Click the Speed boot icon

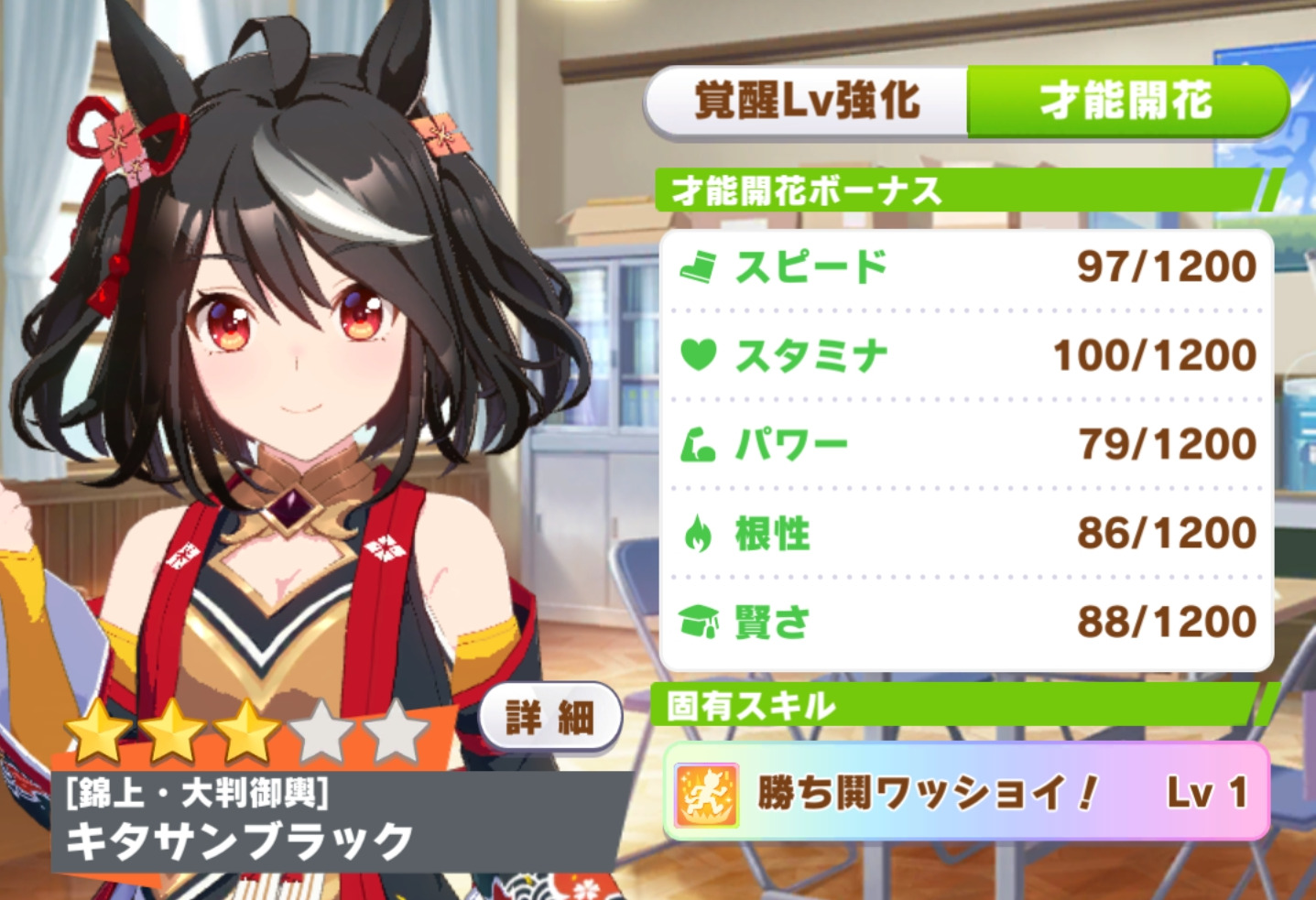pyautogui.click(x=700, y=266)
